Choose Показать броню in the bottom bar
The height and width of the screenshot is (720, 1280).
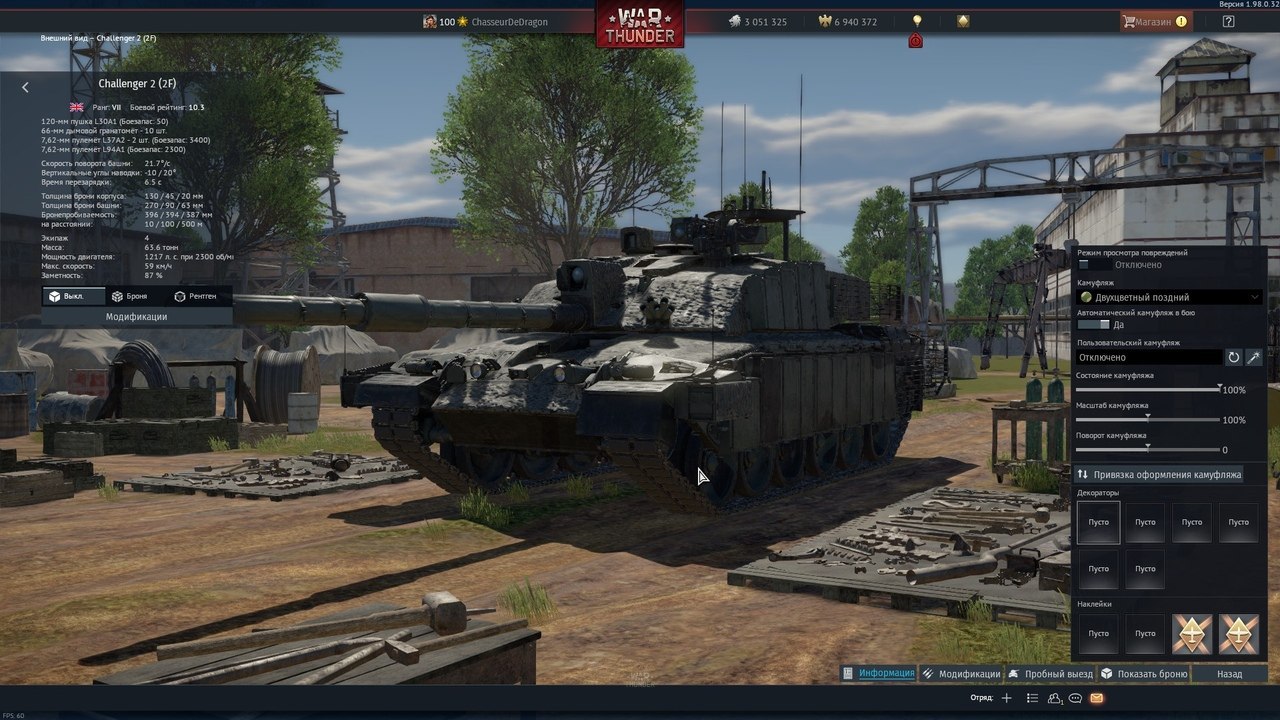[x=1144, y=674]
